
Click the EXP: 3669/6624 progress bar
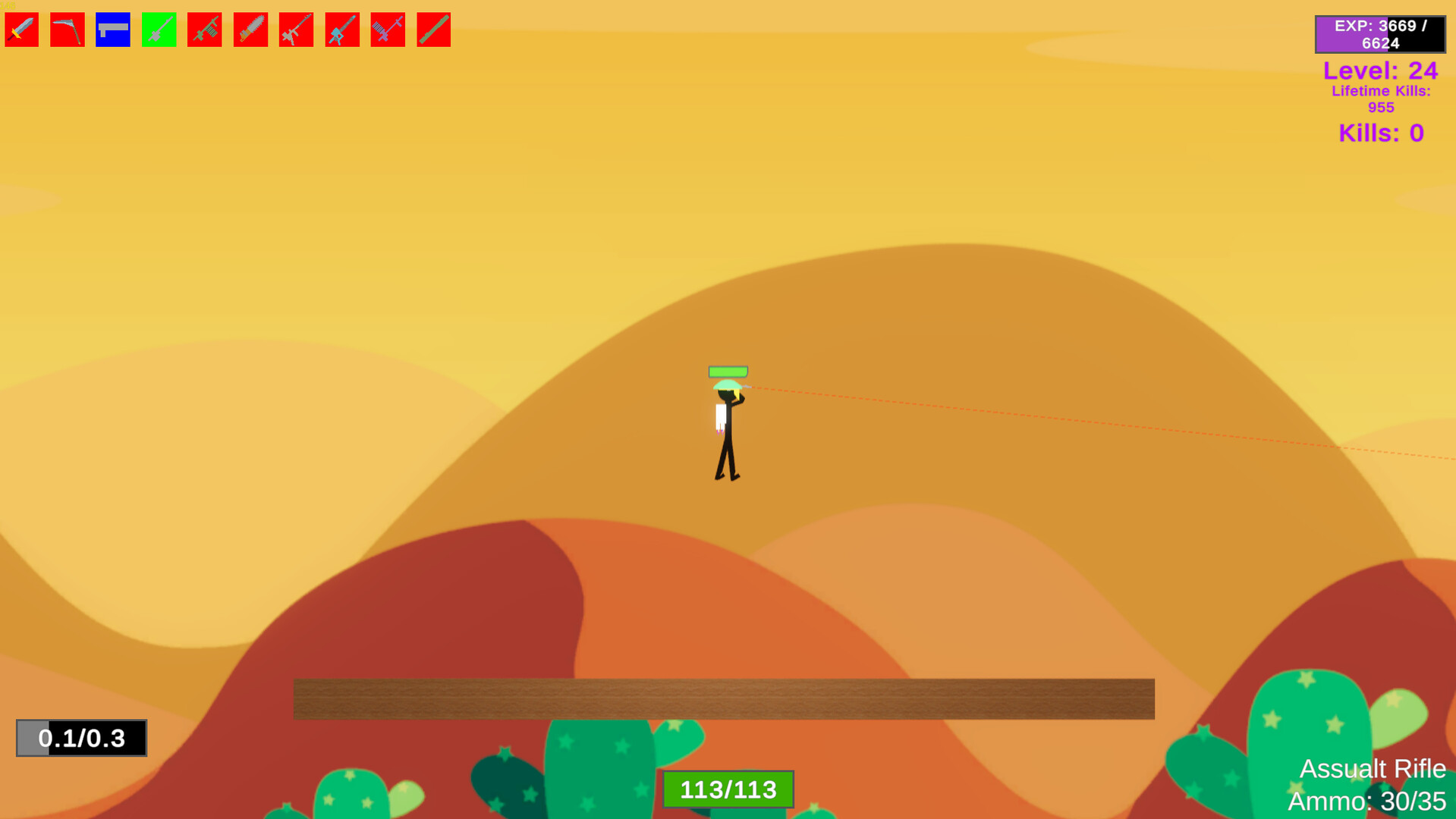click(x=1379, y=33)
